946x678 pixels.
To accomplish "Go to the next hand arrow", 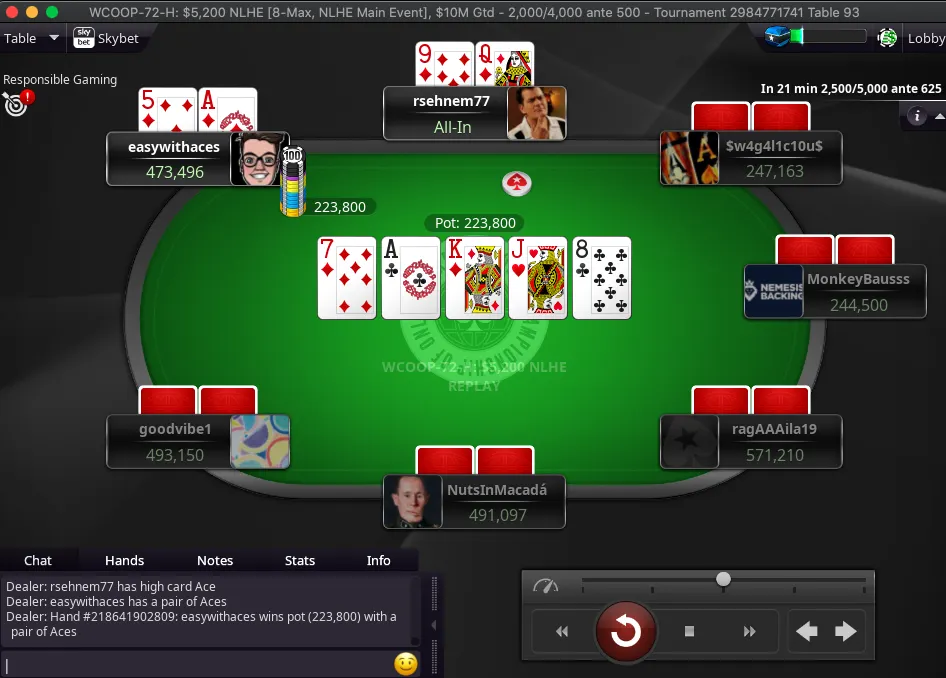I will [x=846, y=631].
